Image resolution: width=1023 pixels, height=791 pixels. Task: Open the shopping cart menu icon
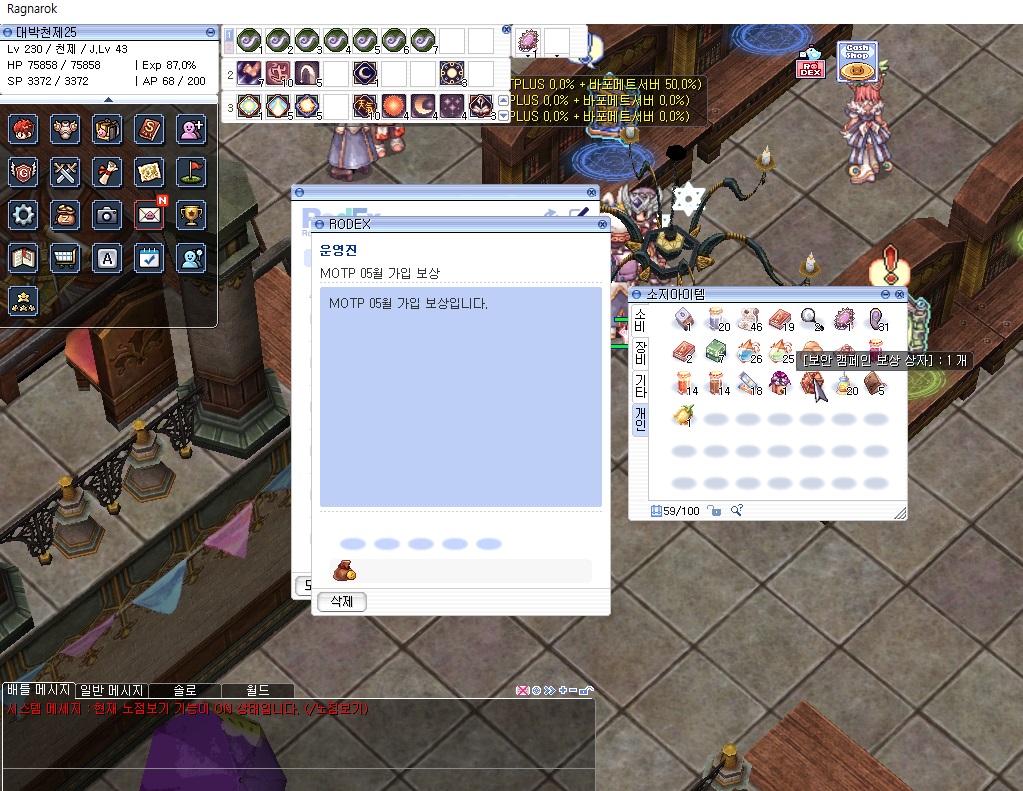(65, 257)
